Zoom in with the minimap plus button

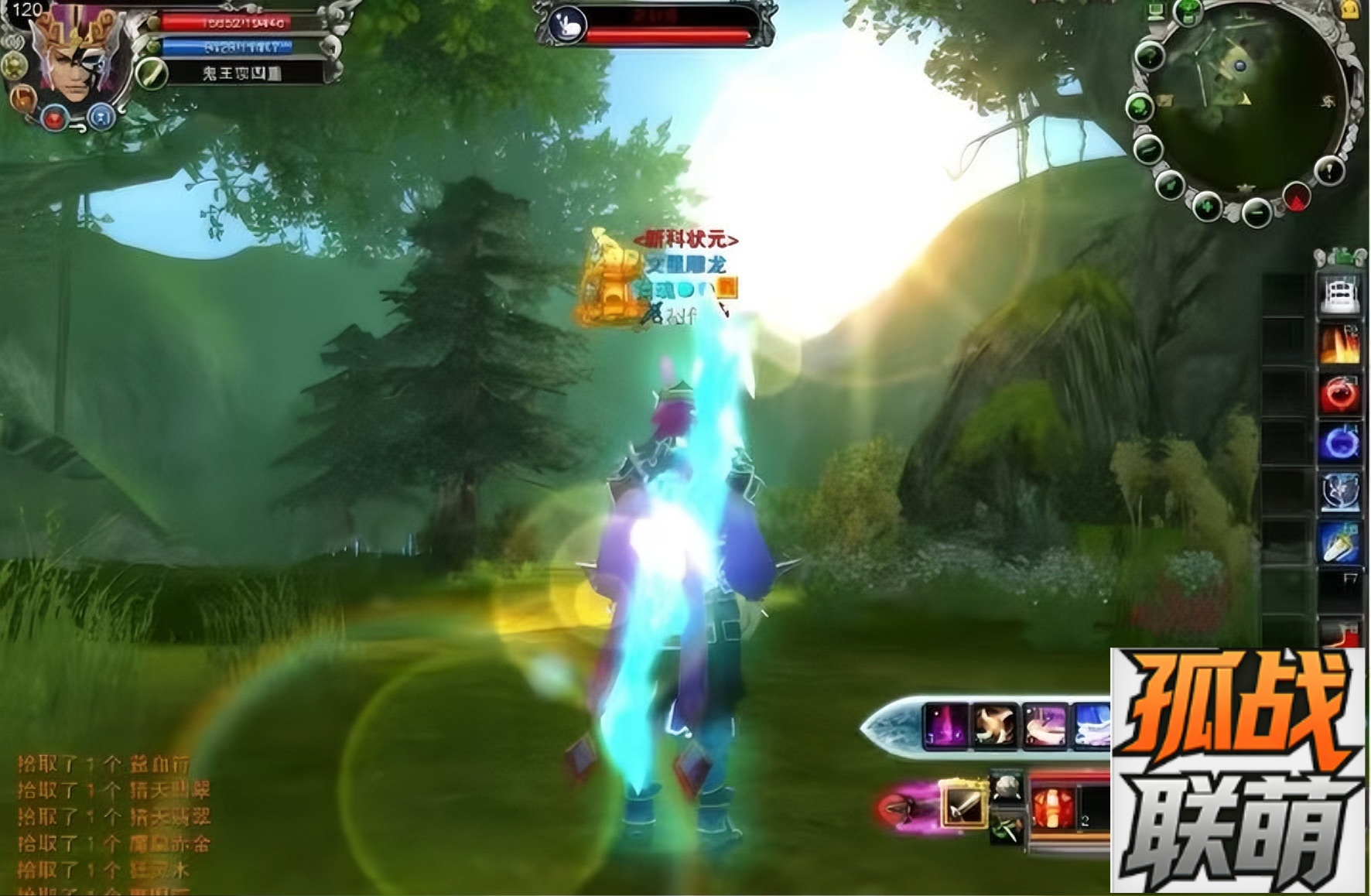click(x=1207, y=207)
